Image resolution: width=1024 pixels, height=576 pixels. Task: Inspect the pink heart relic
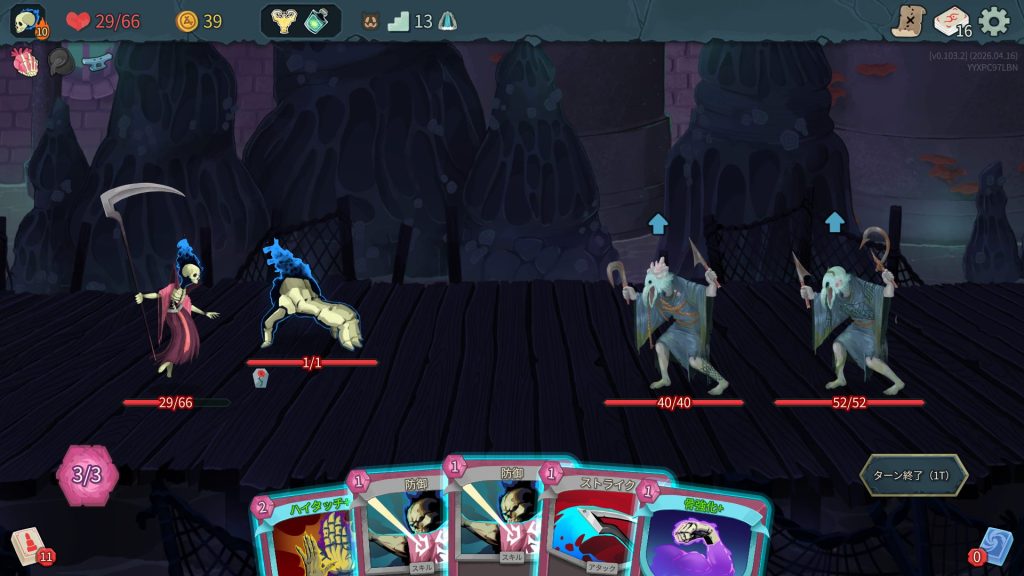pos(23,62)
